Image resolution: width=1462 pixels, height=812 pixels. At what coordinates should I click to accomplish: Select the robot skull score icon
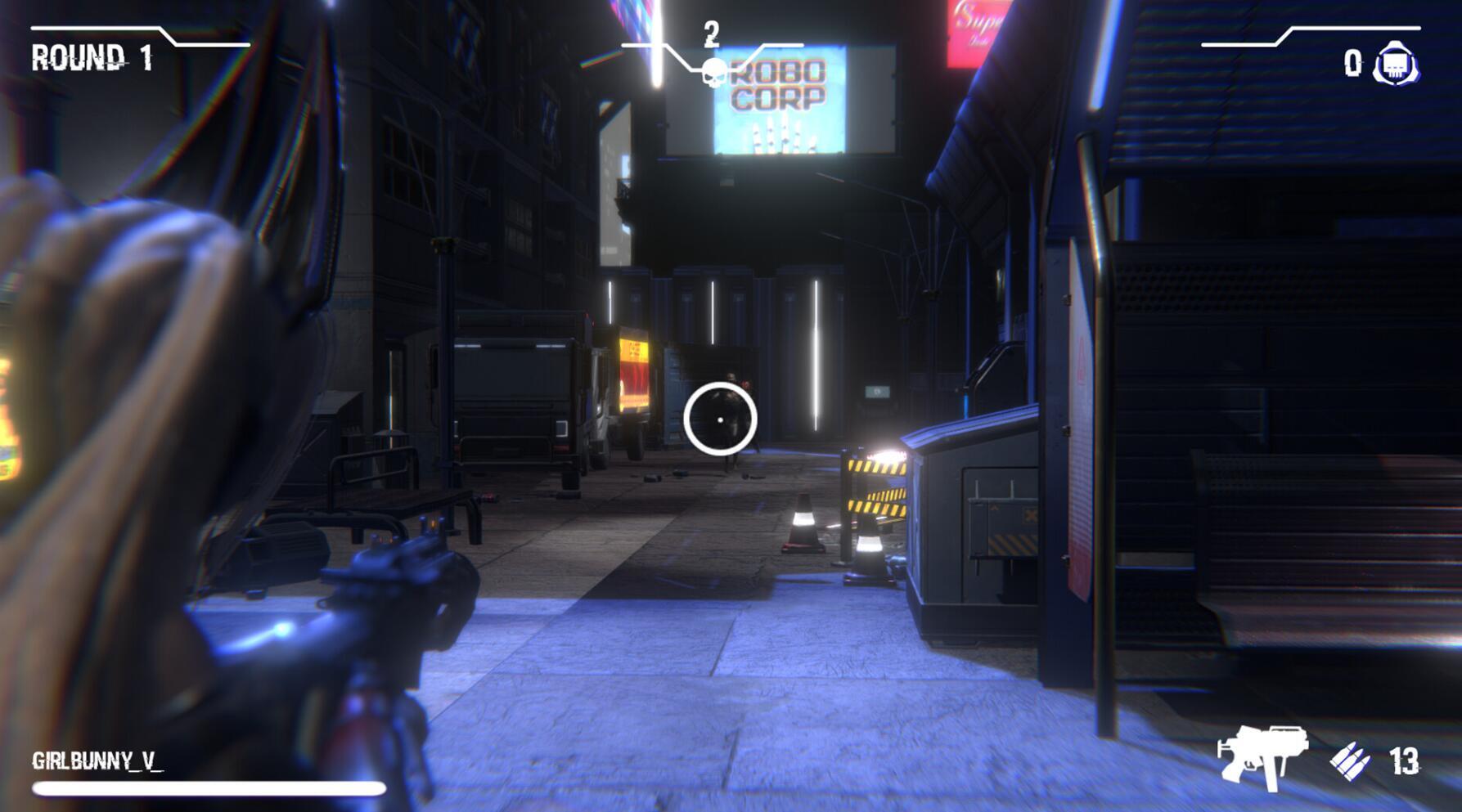pos(1396,64)
